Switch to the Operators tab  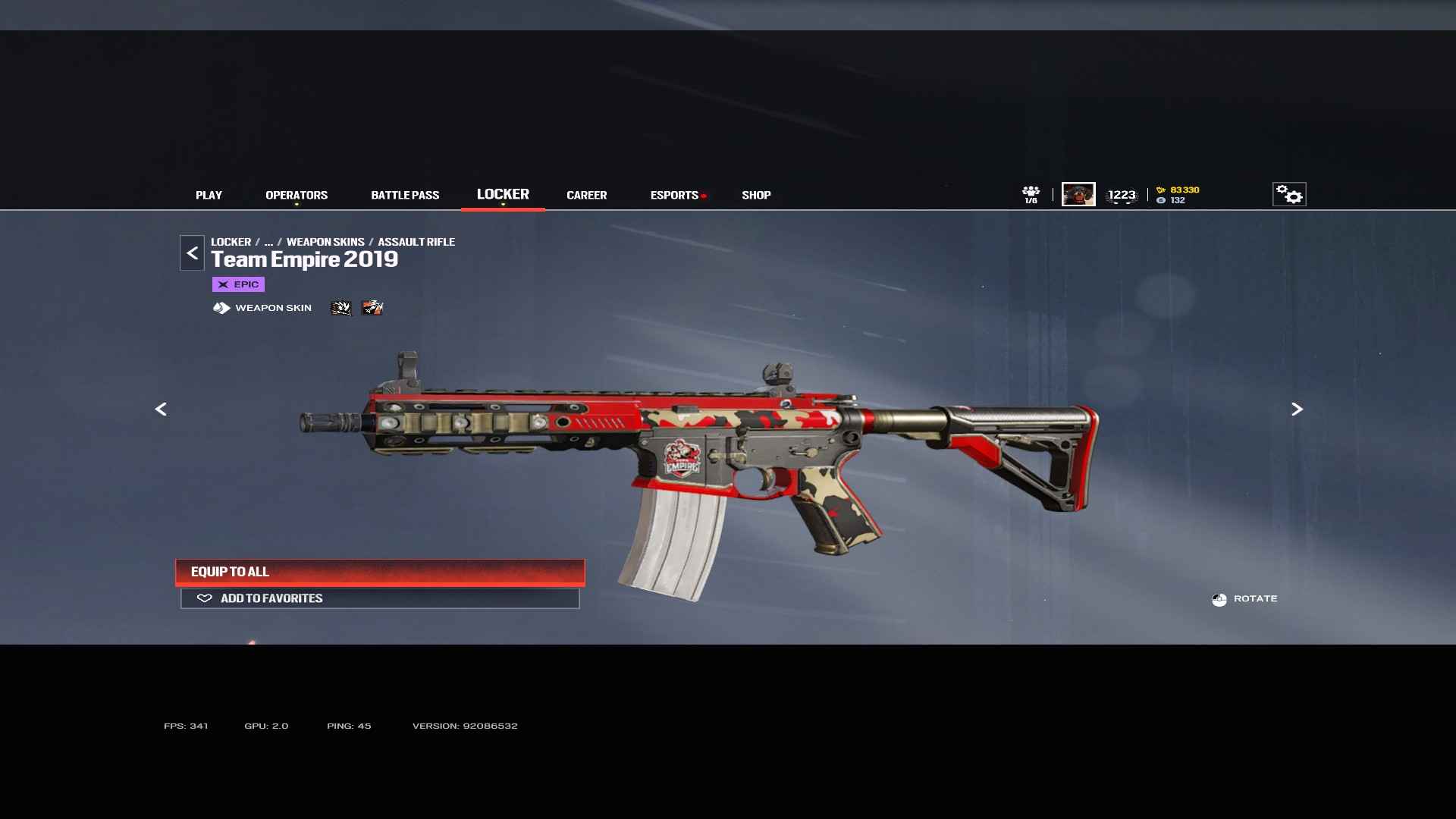[x=297, y=196]
